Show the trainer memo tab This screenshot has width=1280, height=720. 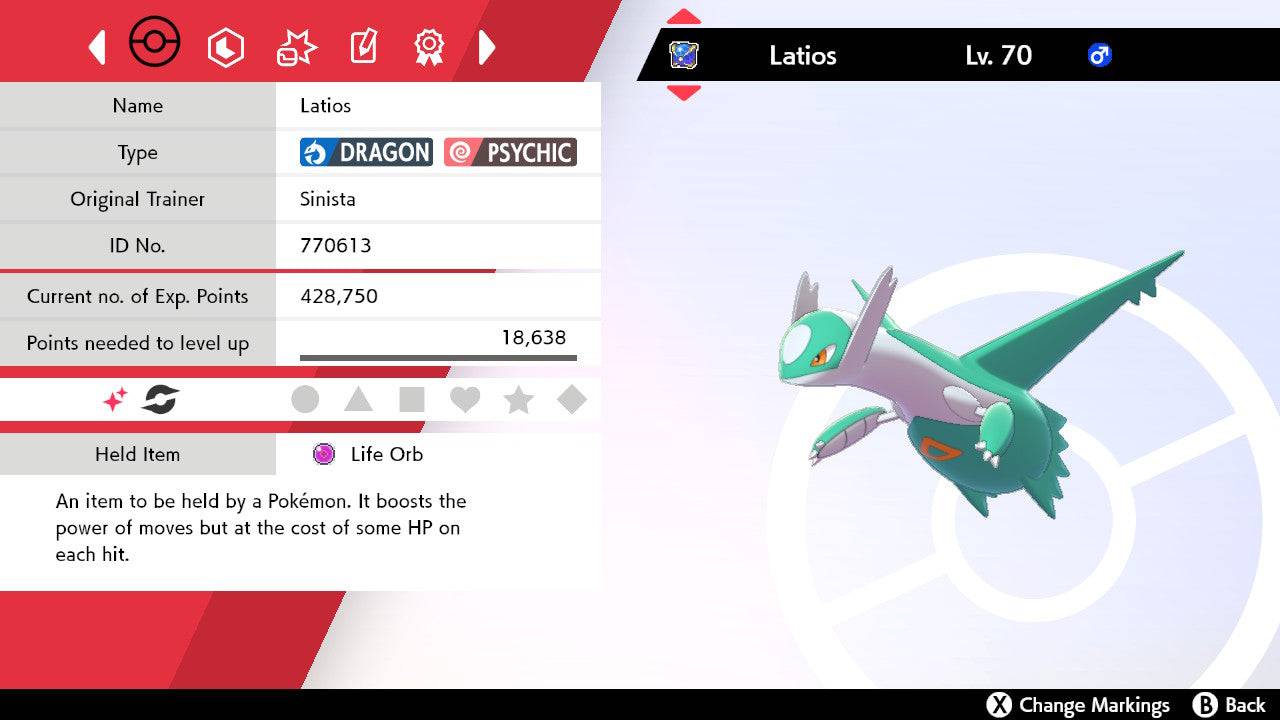point(362,47)
